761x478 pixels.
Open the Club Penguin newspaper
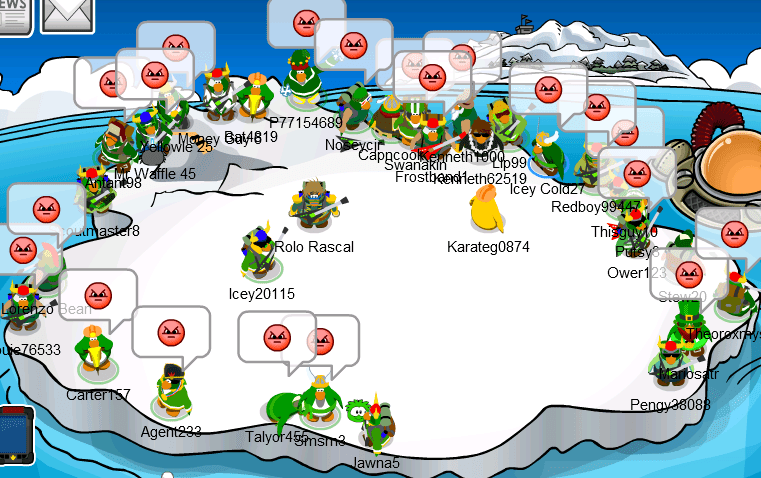pyautogui.click(x=14, y=14)
